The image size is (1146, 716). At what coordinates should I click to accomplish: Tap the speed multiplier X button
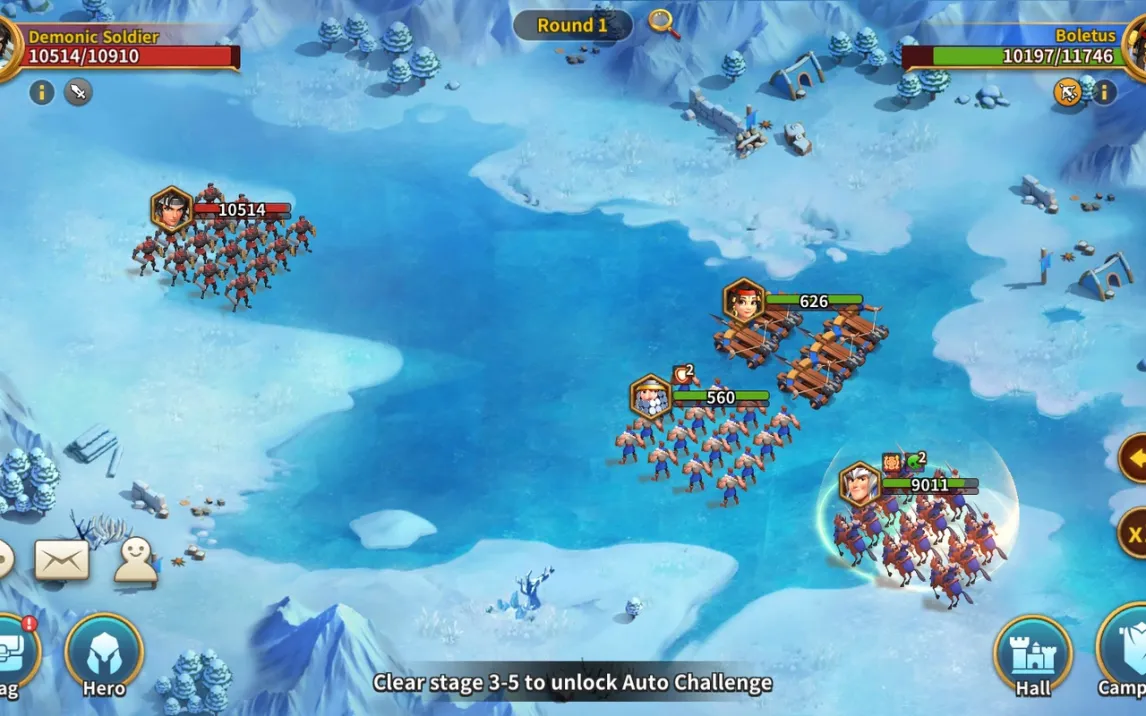pos(1134,533)
